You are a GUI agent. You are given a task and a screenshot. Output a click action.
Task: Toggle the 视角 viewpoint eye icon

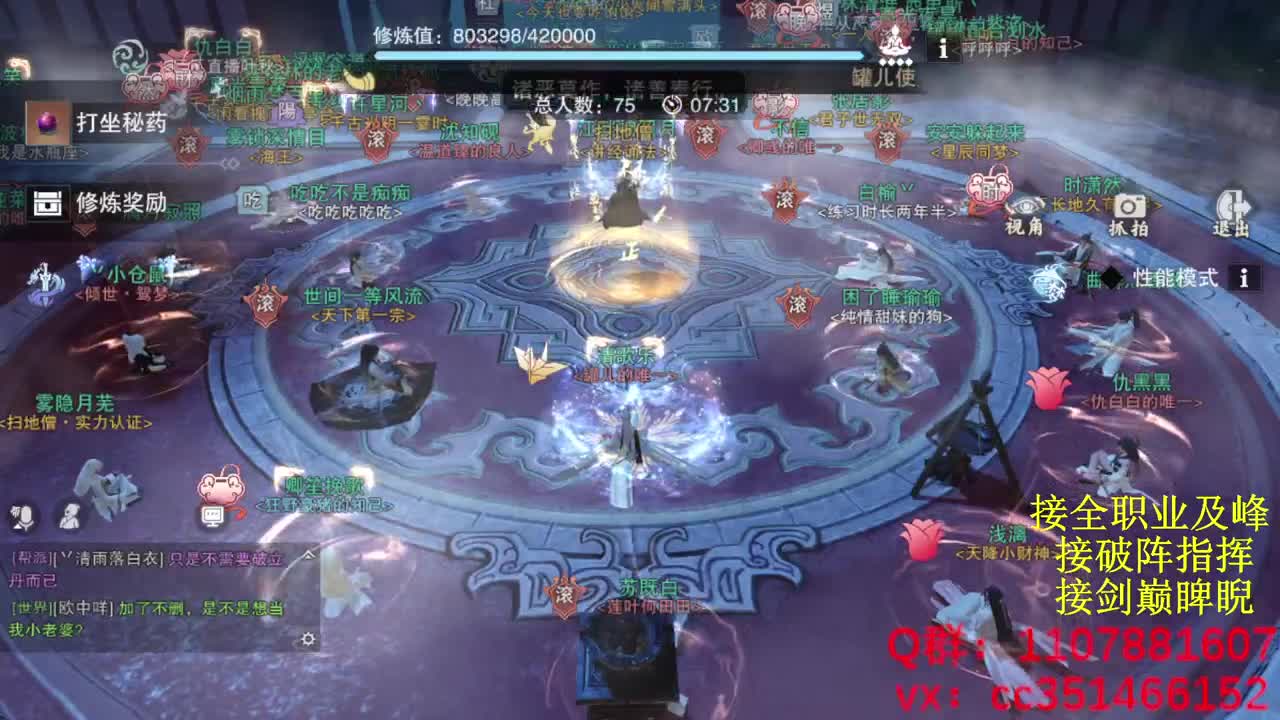click(x=1025, y=206)
